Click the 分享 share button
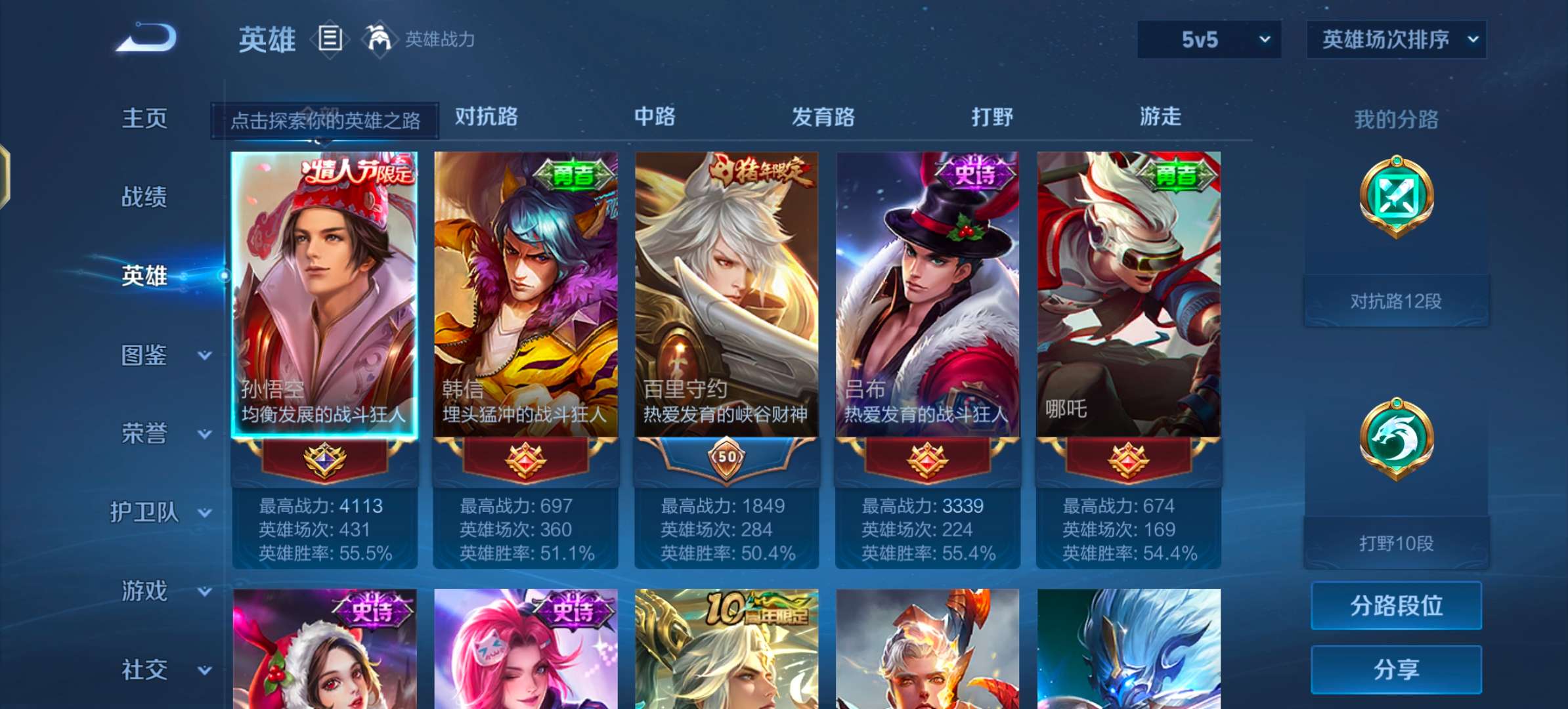 [1396, 670]
